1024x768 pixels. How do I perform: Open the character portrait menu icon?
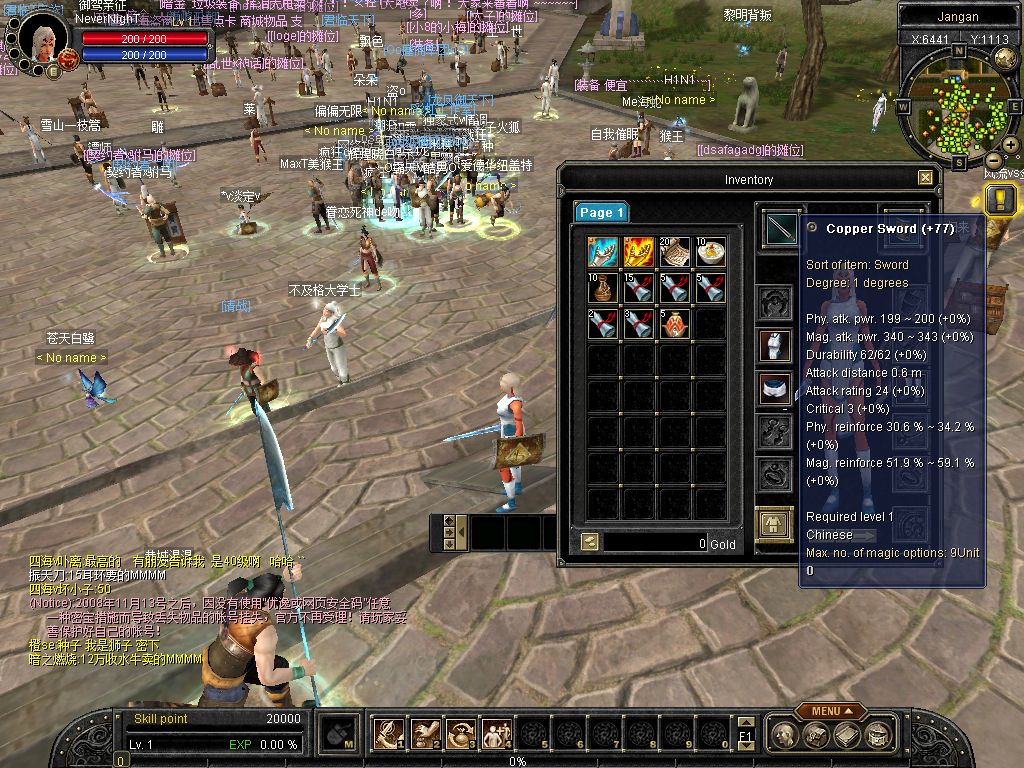pos(53,70)
